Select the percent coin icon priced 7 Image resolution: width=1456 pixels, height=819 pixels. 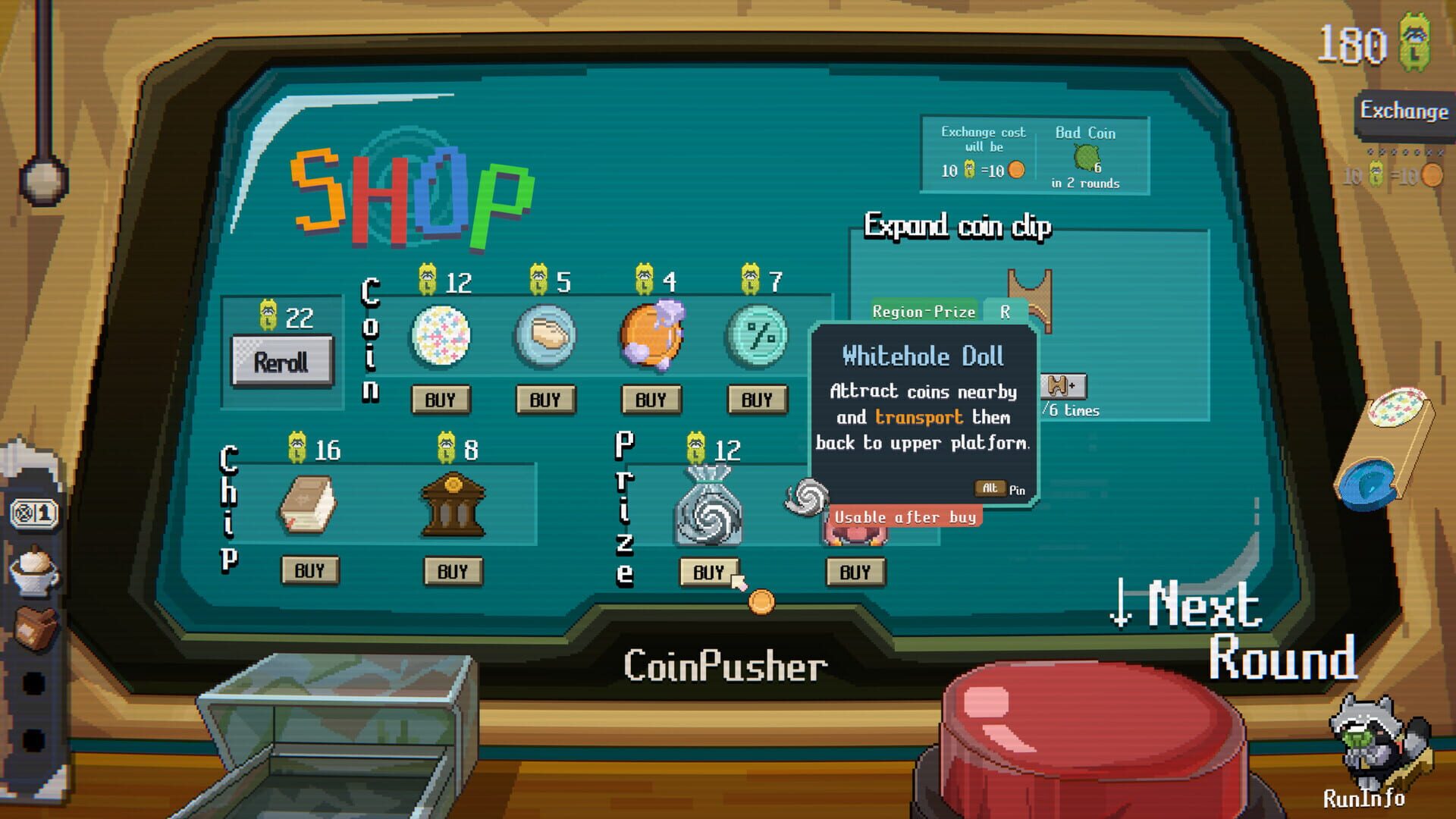[758, 334]
